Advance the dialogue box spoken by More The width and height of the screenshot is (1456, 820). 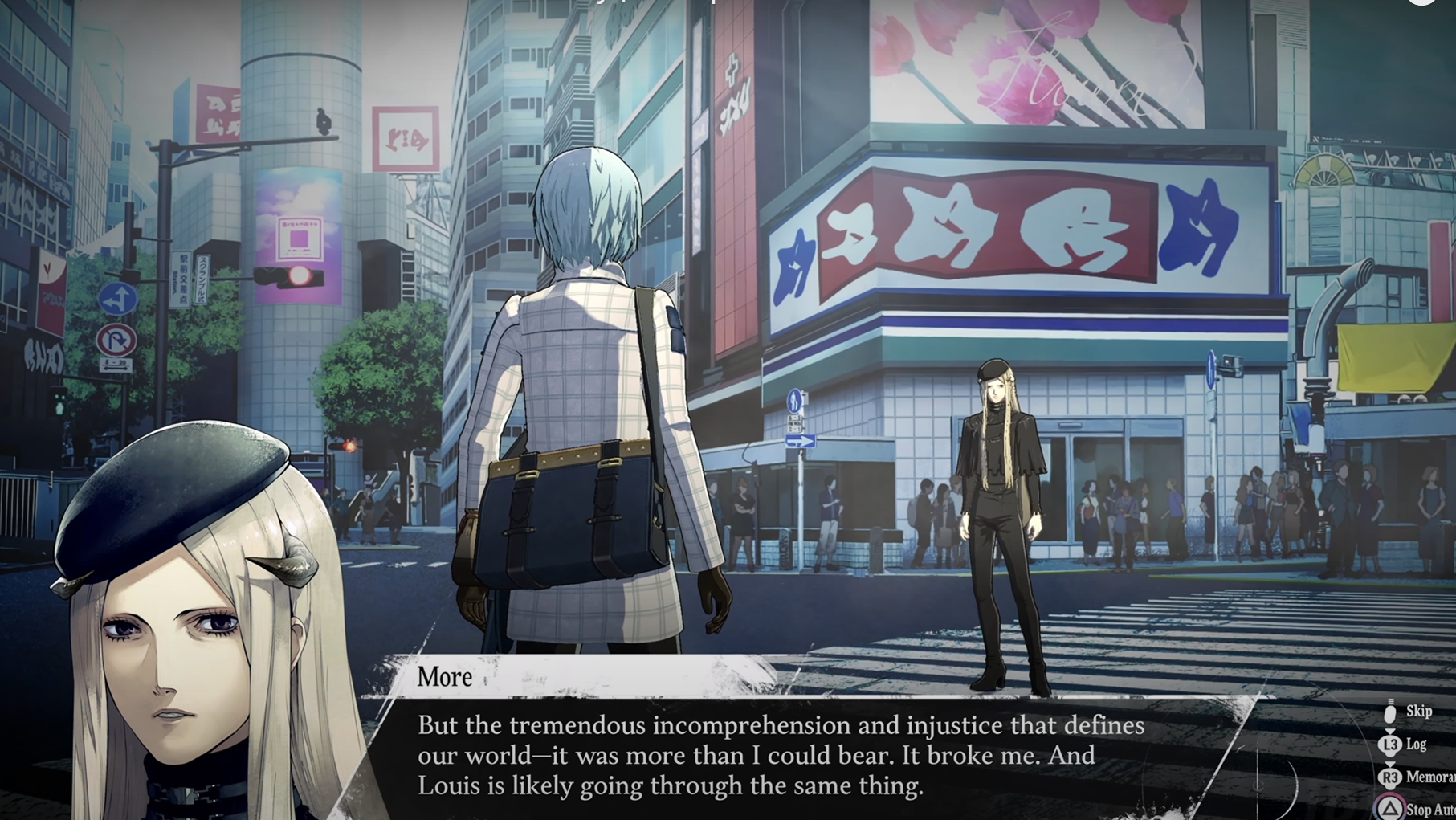779,755
